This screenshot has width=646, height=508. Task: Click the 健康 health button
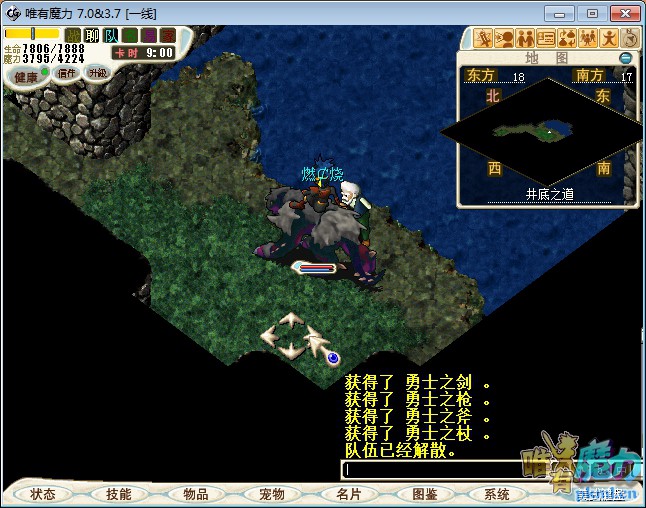click(25, 77)
